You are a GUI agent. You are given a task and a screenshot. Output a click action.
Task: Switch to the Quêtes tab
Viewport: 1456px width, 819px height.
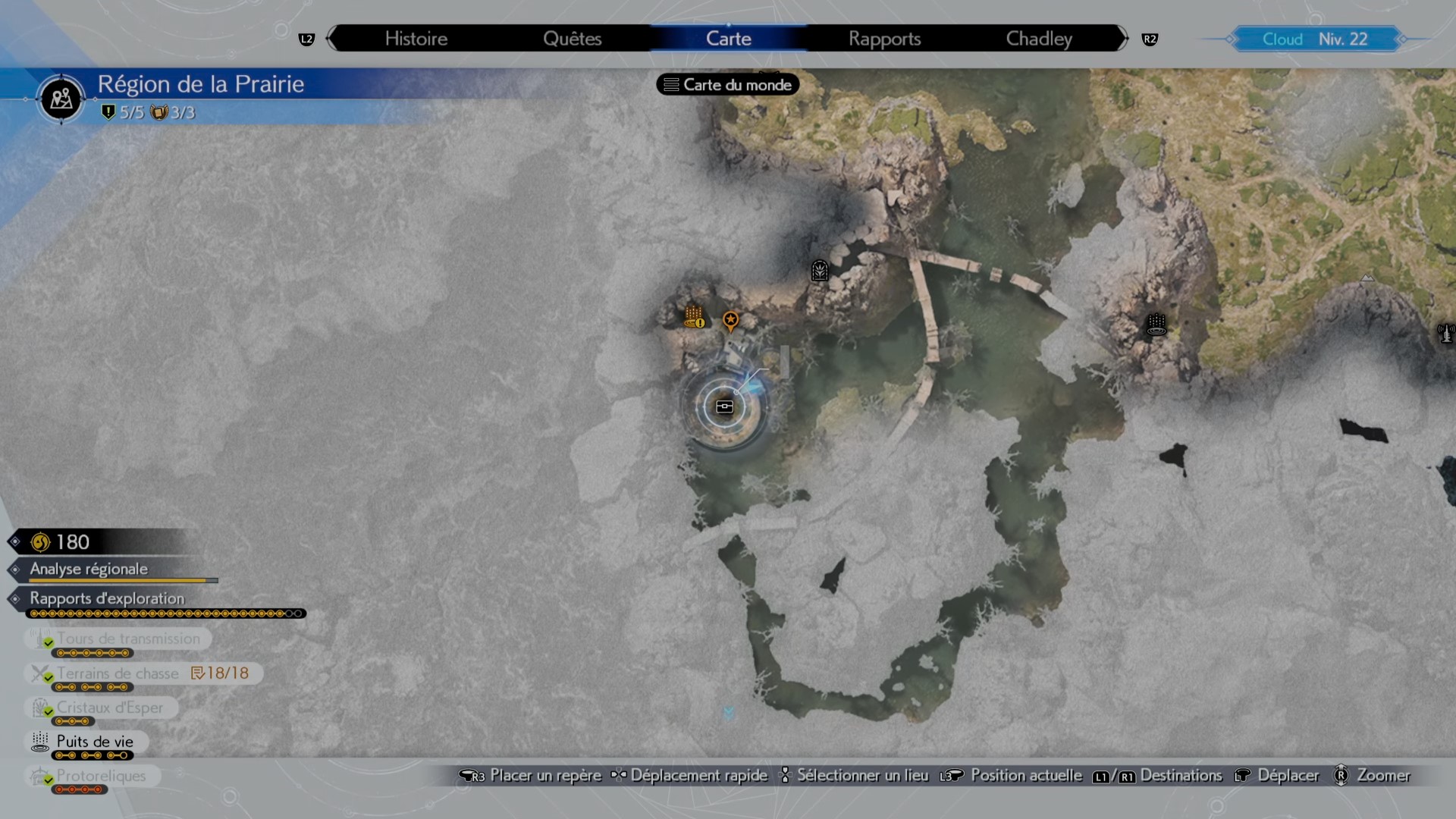coord(573,38)
